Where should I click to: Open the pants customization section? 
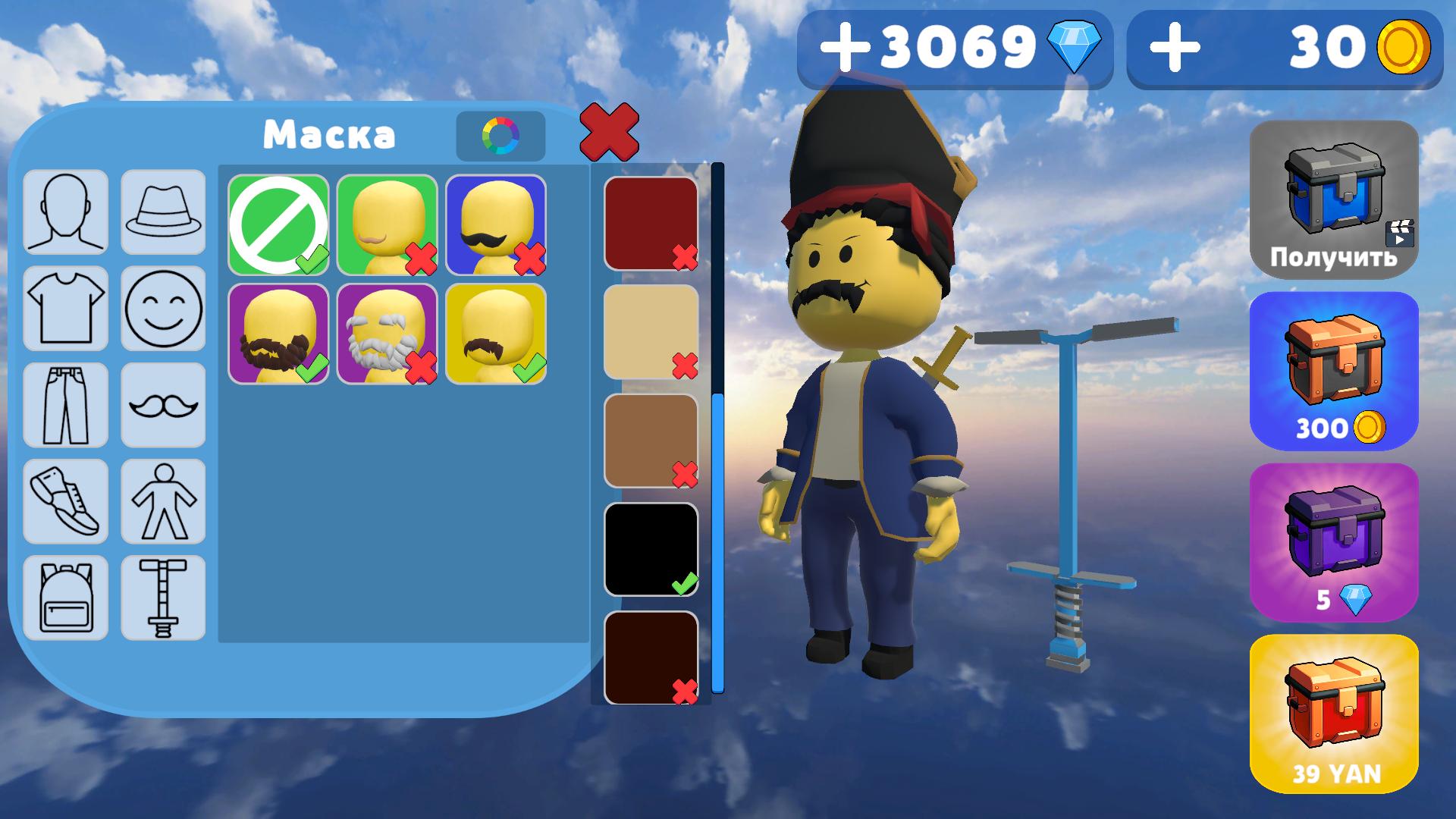[65, 404]
